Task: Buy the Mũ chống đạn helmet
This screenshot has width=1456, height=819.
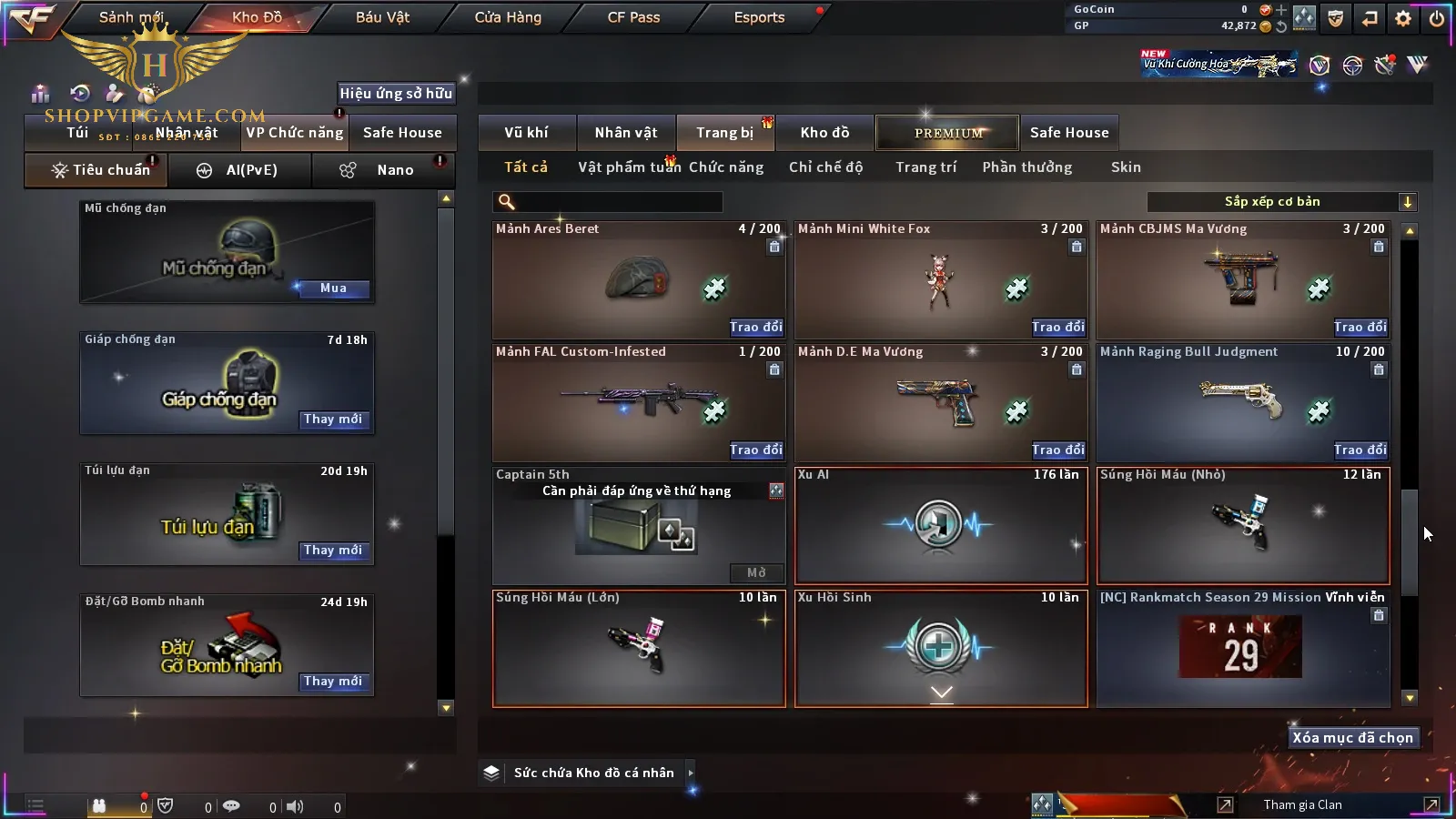Action: pos(333,288)
